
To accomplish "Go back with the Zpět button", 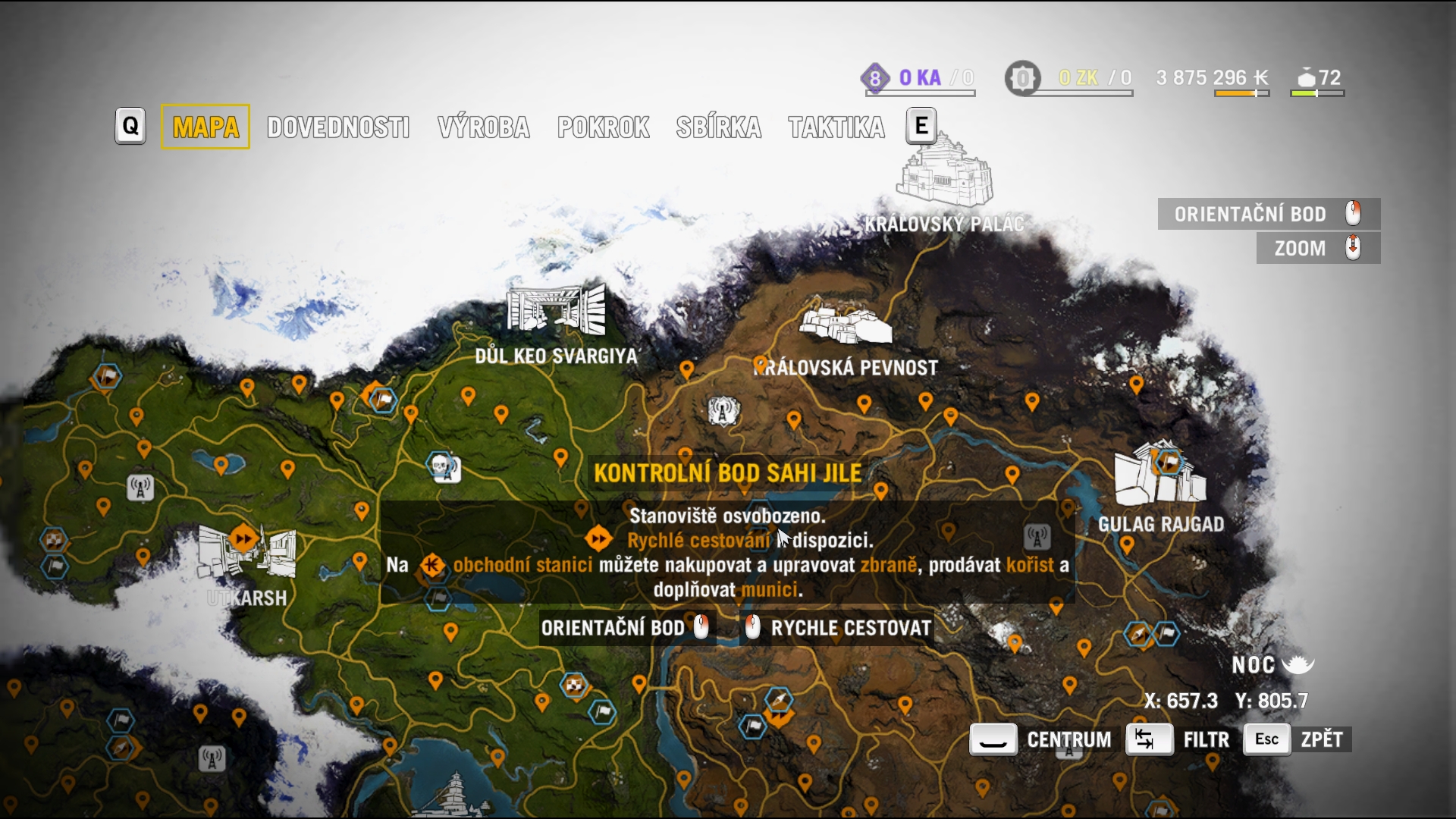I will [1298, 739].
